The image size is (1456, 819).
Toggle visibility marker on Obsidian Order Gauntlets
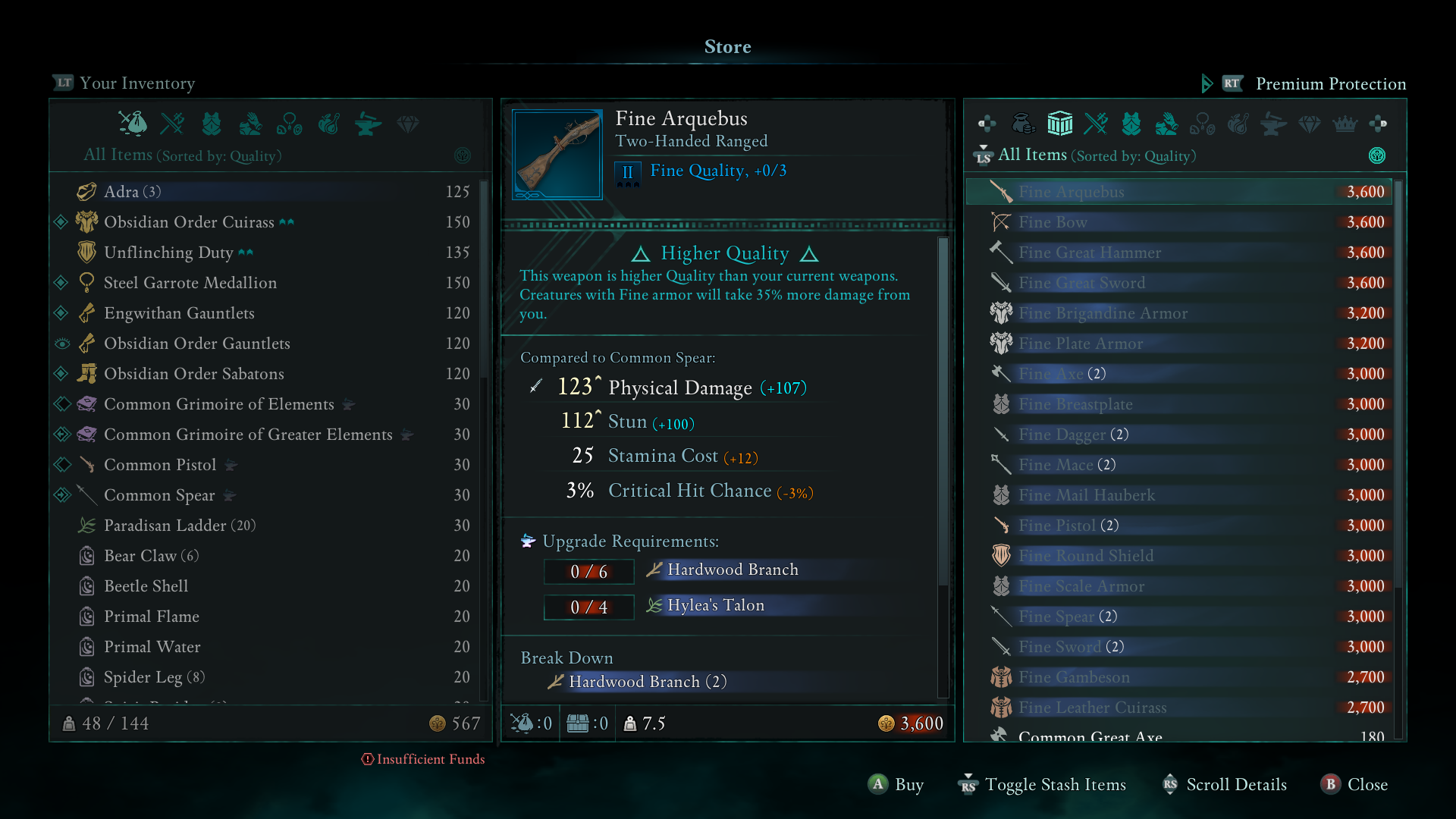(x=62, y=344)
